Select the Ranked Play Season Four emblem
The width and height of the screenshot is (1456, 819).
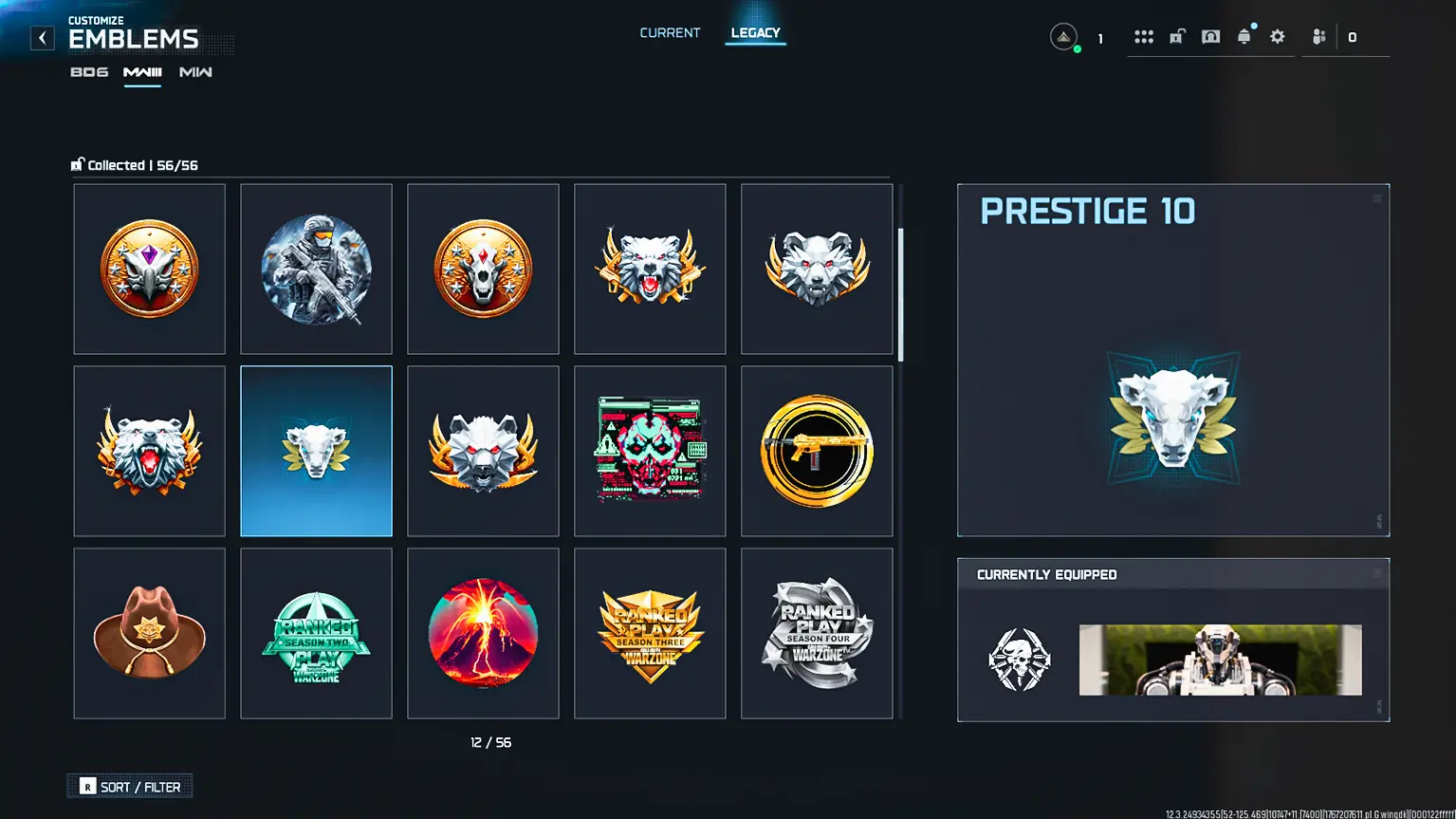817,632
